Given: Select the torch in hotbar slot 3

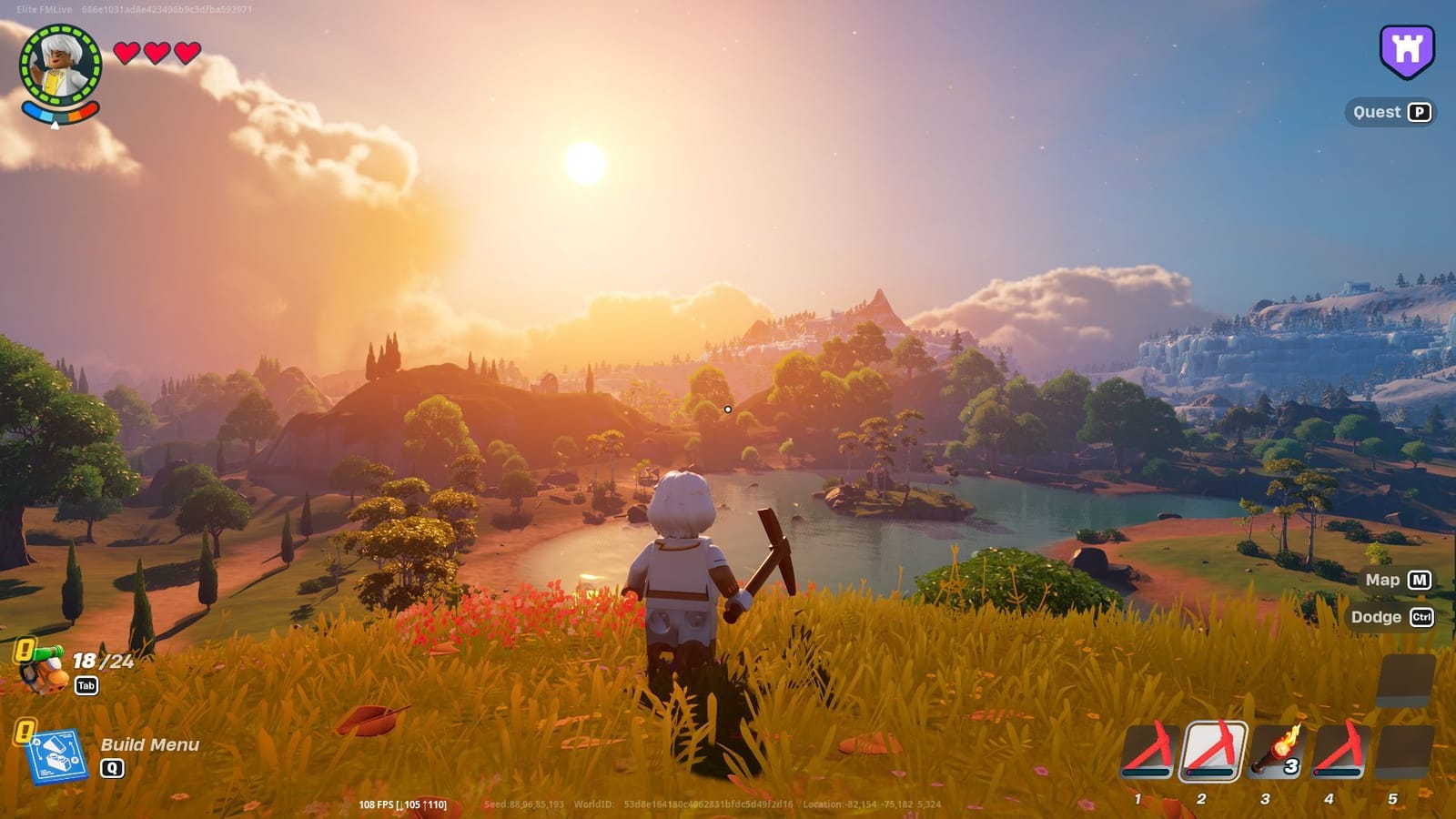Looking at the screenshot, I should (1278, 751).
